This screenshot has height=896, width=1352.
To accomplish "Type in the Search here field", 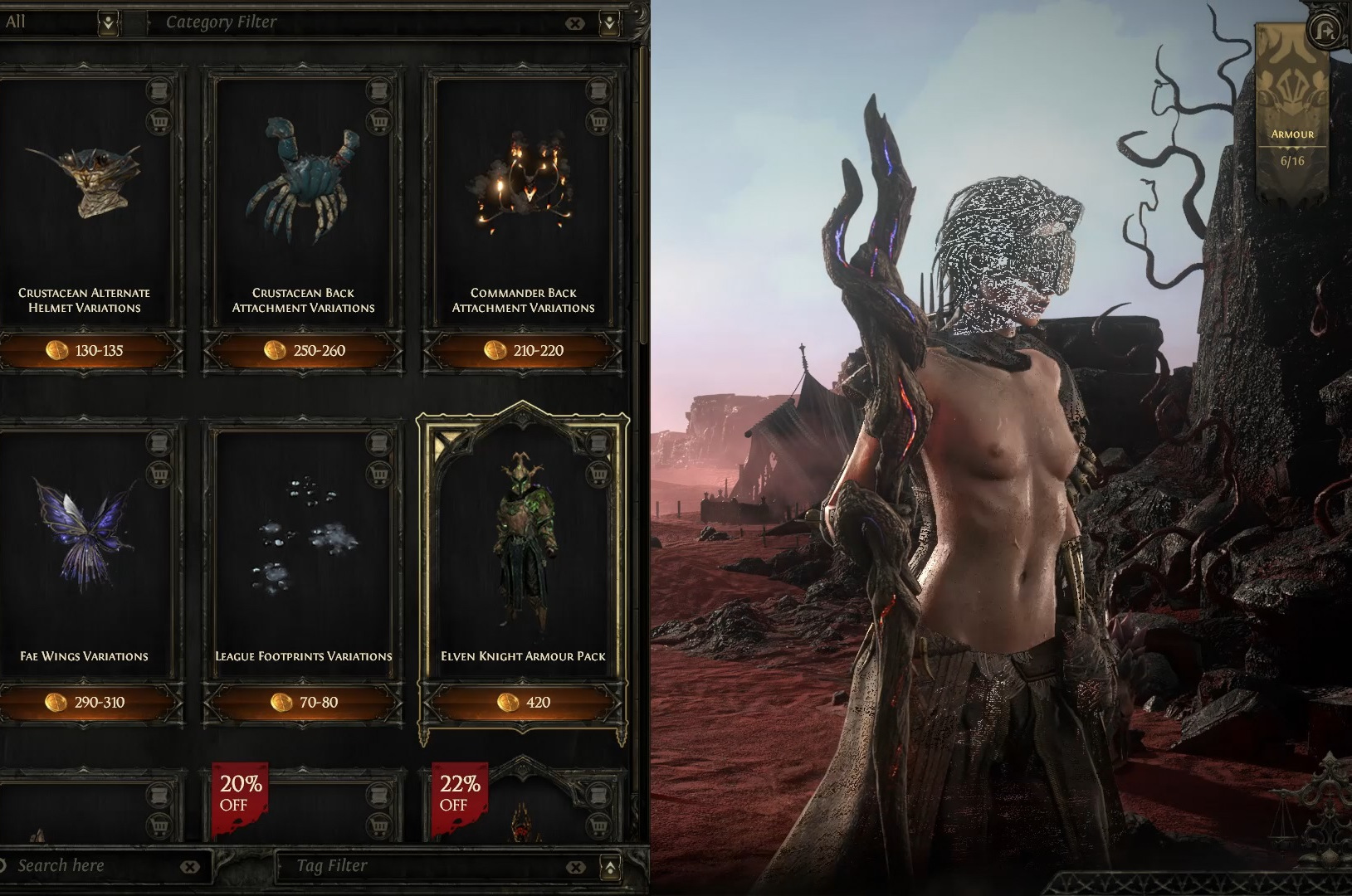I will click(x=91, y=866).
